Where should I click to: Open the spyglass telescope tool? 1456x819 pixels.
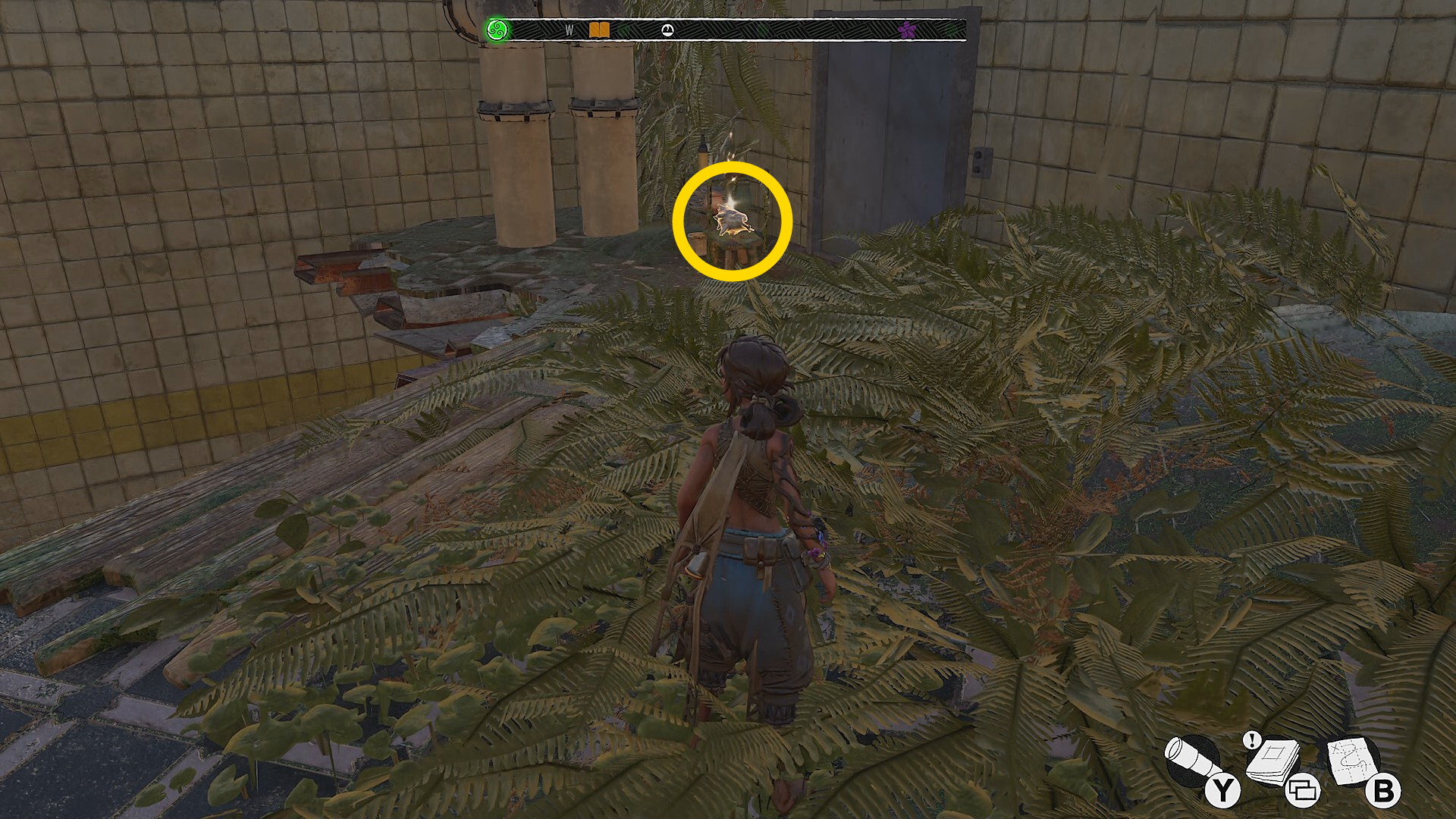click(x=1192, y=761)
